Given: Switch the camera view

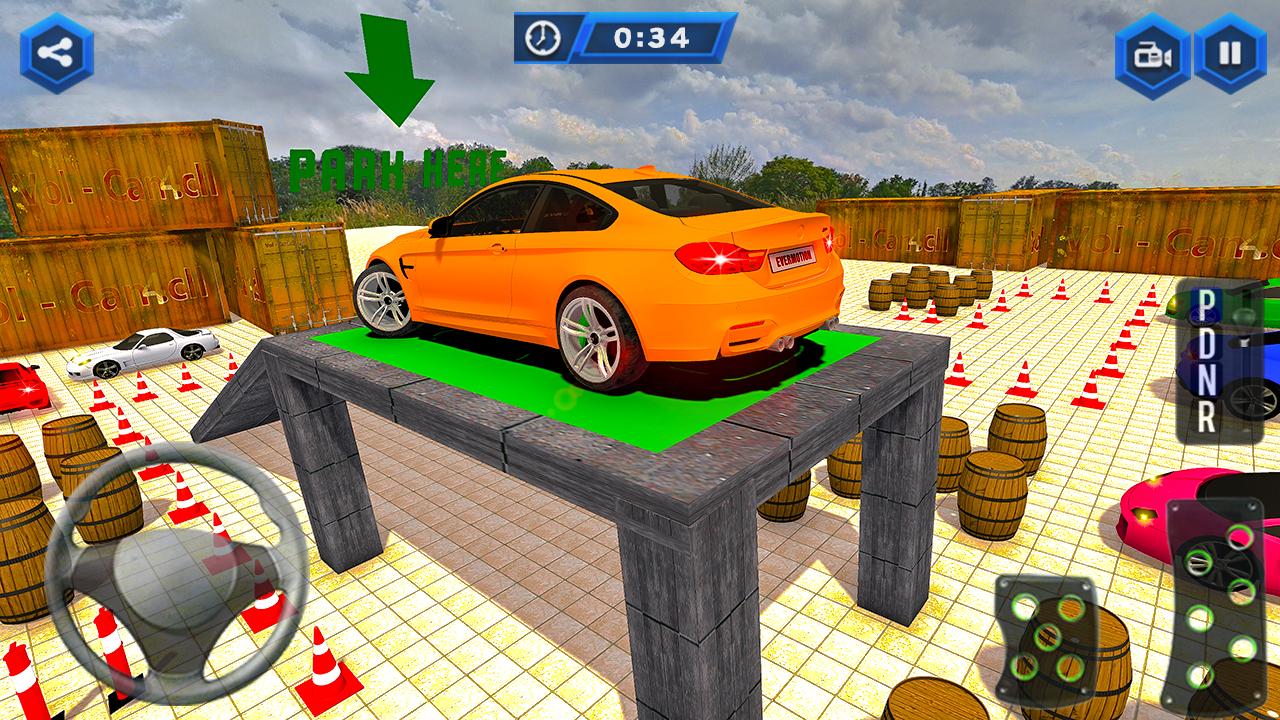Looking at the screenshot, I should [x=1153, y=53].
